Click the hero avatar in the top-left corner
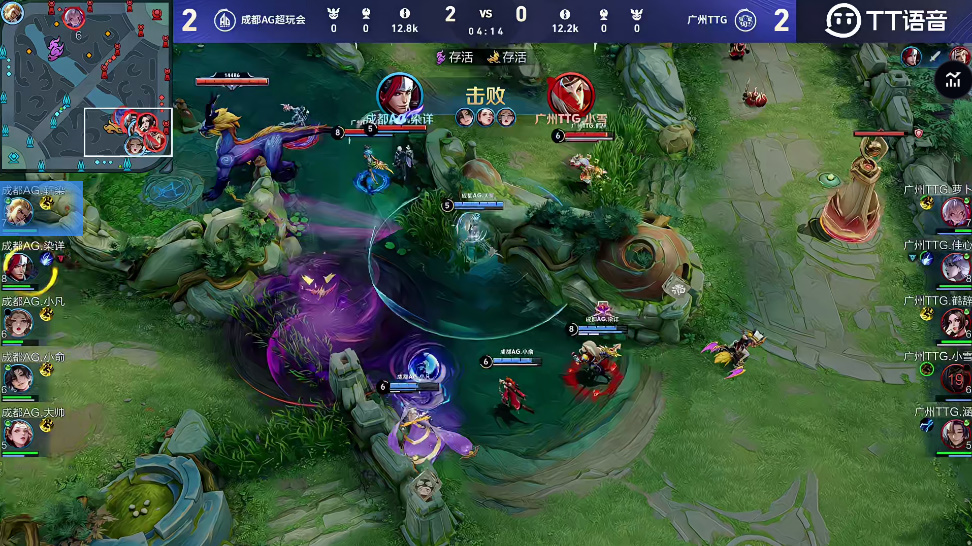Screen dimensions: 972x546 pyautogui.click(x=13, y=12)
